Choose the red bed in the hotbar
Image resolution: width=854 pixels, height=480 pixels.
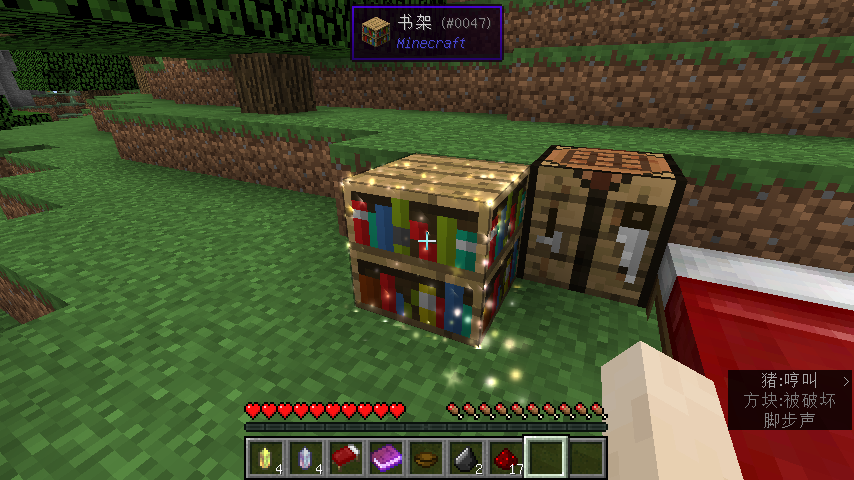pos(346,457)
